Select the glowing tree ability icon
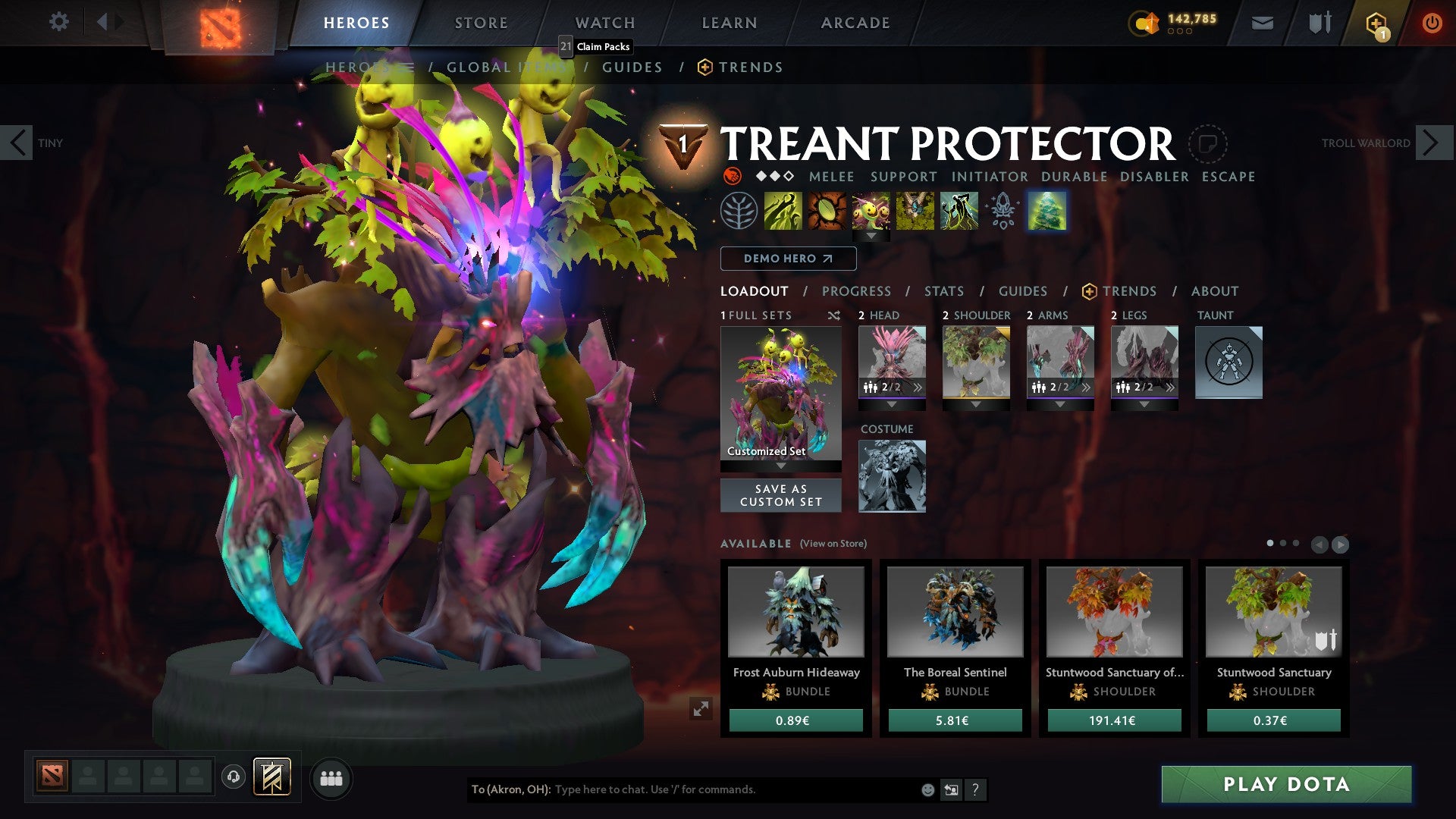The image size is (1456, 819). tap(1047, 211)
